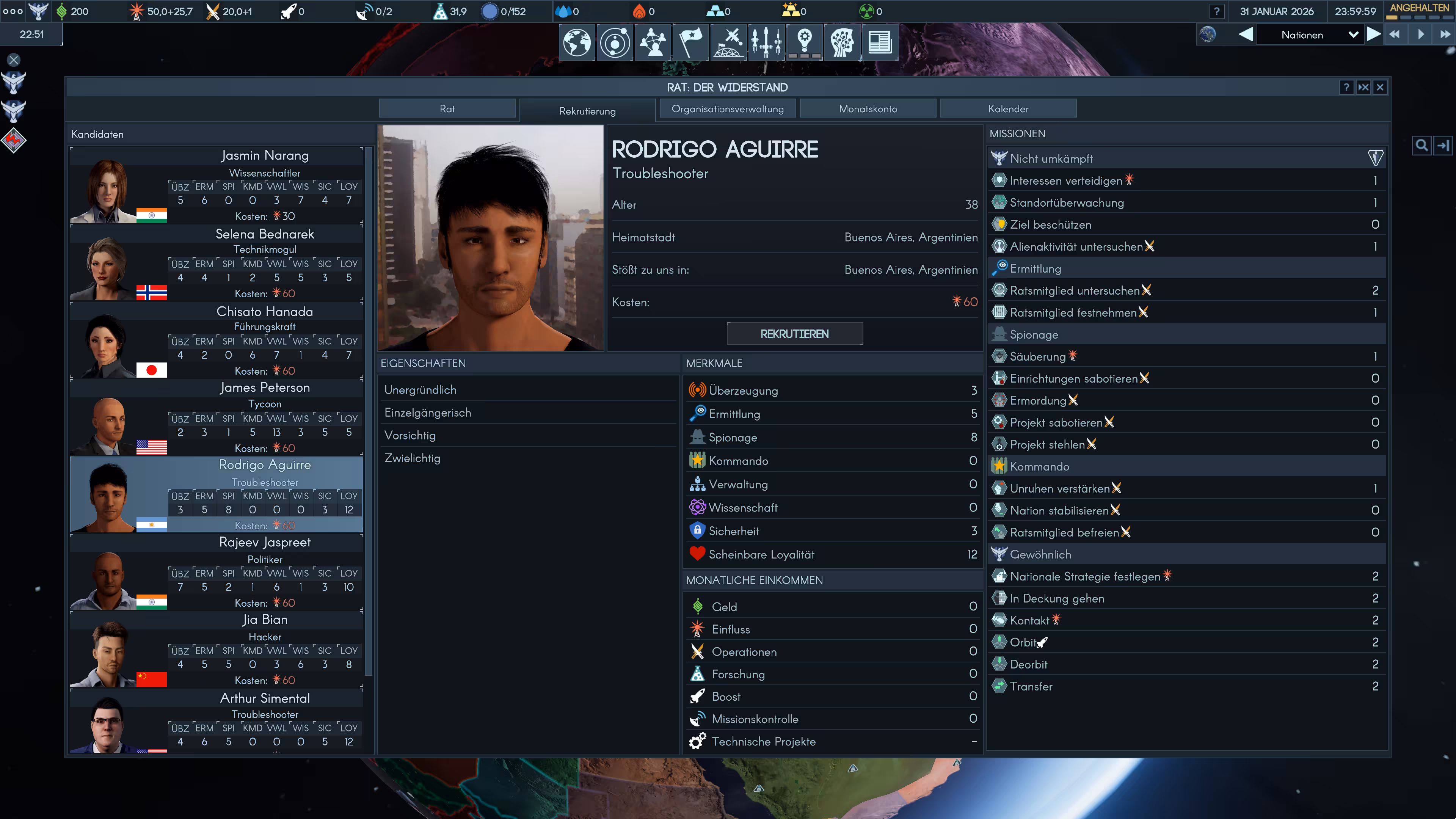Click the magnifying glass search button
This screenshot has width=1456, height=819.
point(1421,146)
